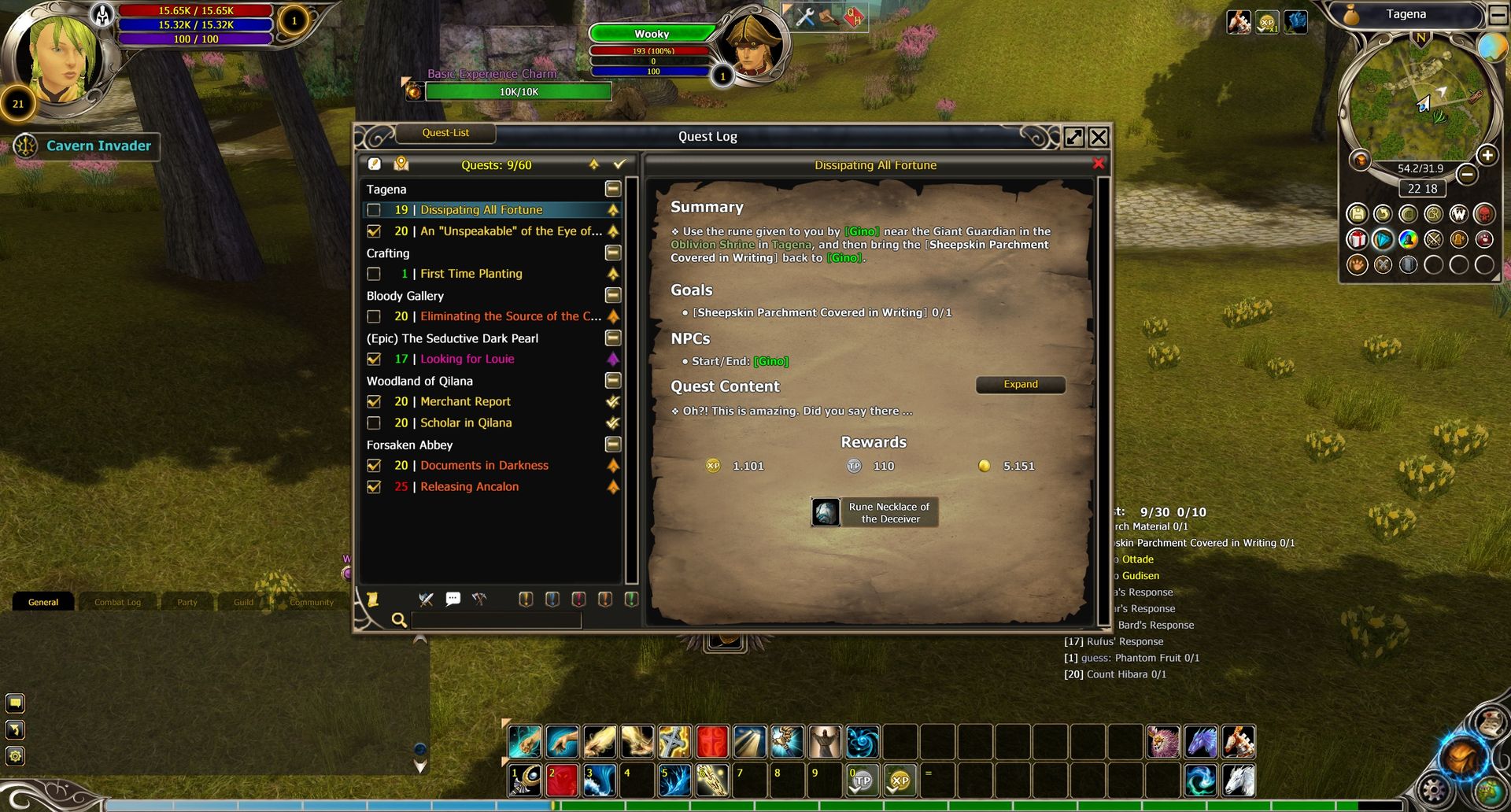
Task: Zoom in the minimap with plus button
Action: [x=1487, y=156]
